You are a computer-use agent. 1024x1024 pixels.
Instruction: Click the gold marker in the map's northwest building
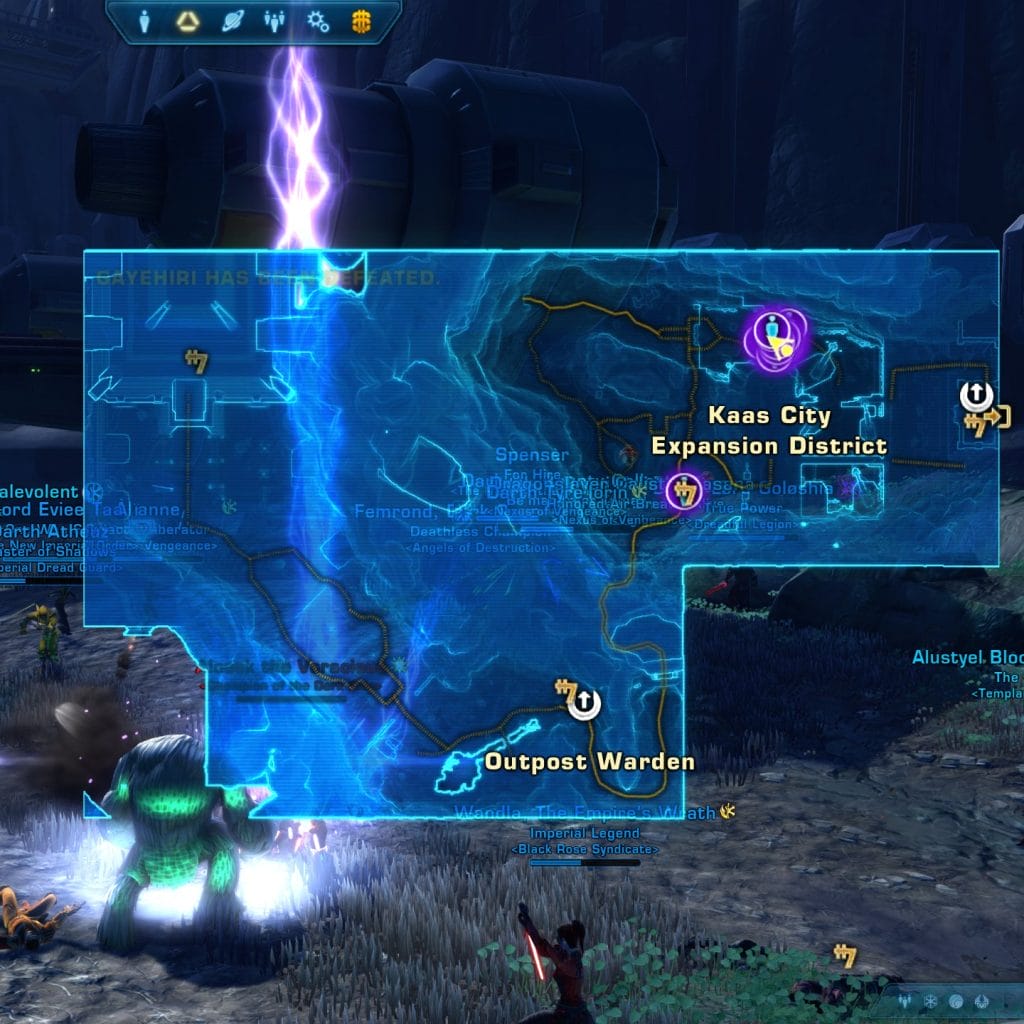coord(196,361)
